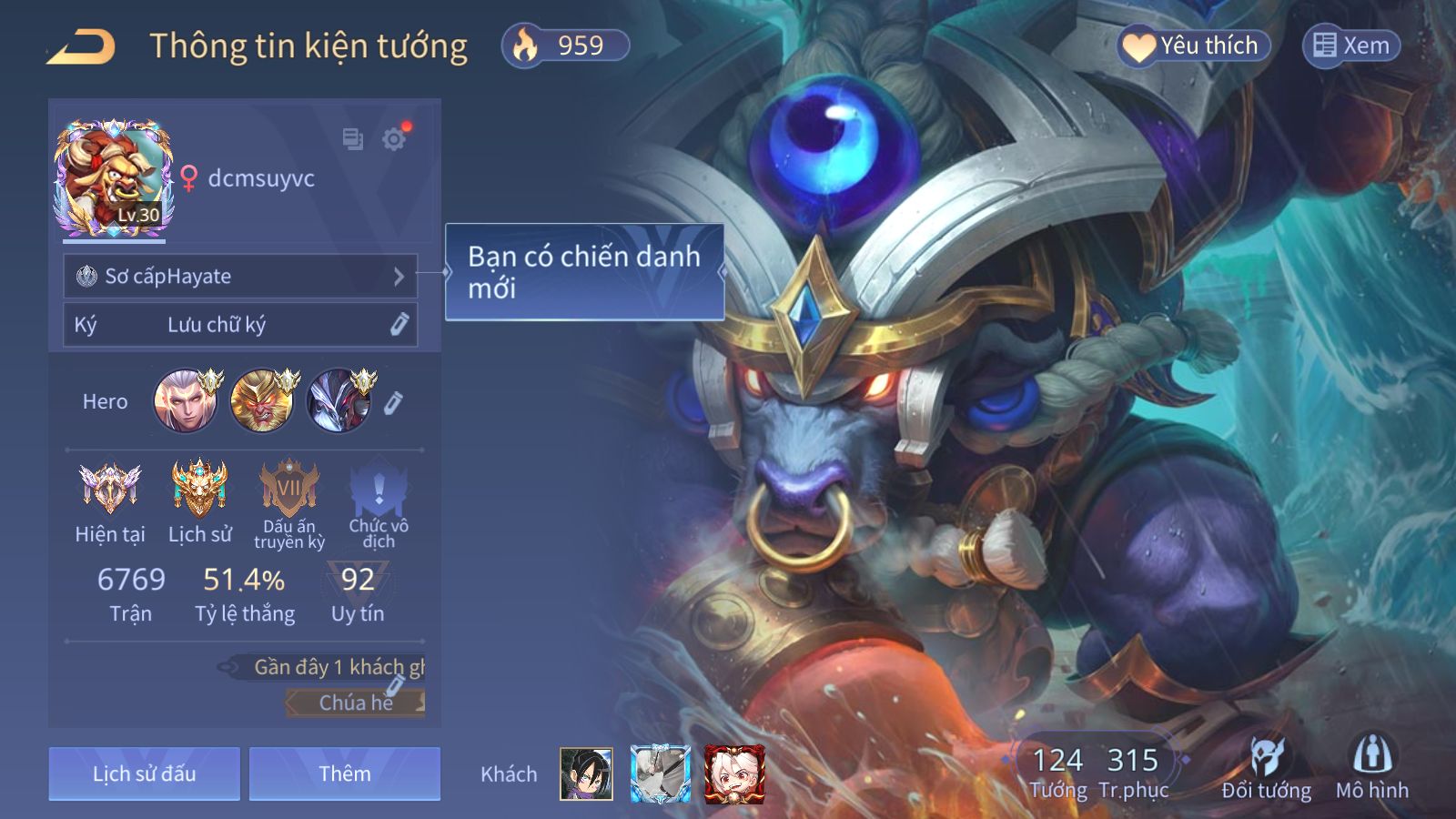Open profile settings gear icon
1456x819 pixels.
(x=394, y=139)
